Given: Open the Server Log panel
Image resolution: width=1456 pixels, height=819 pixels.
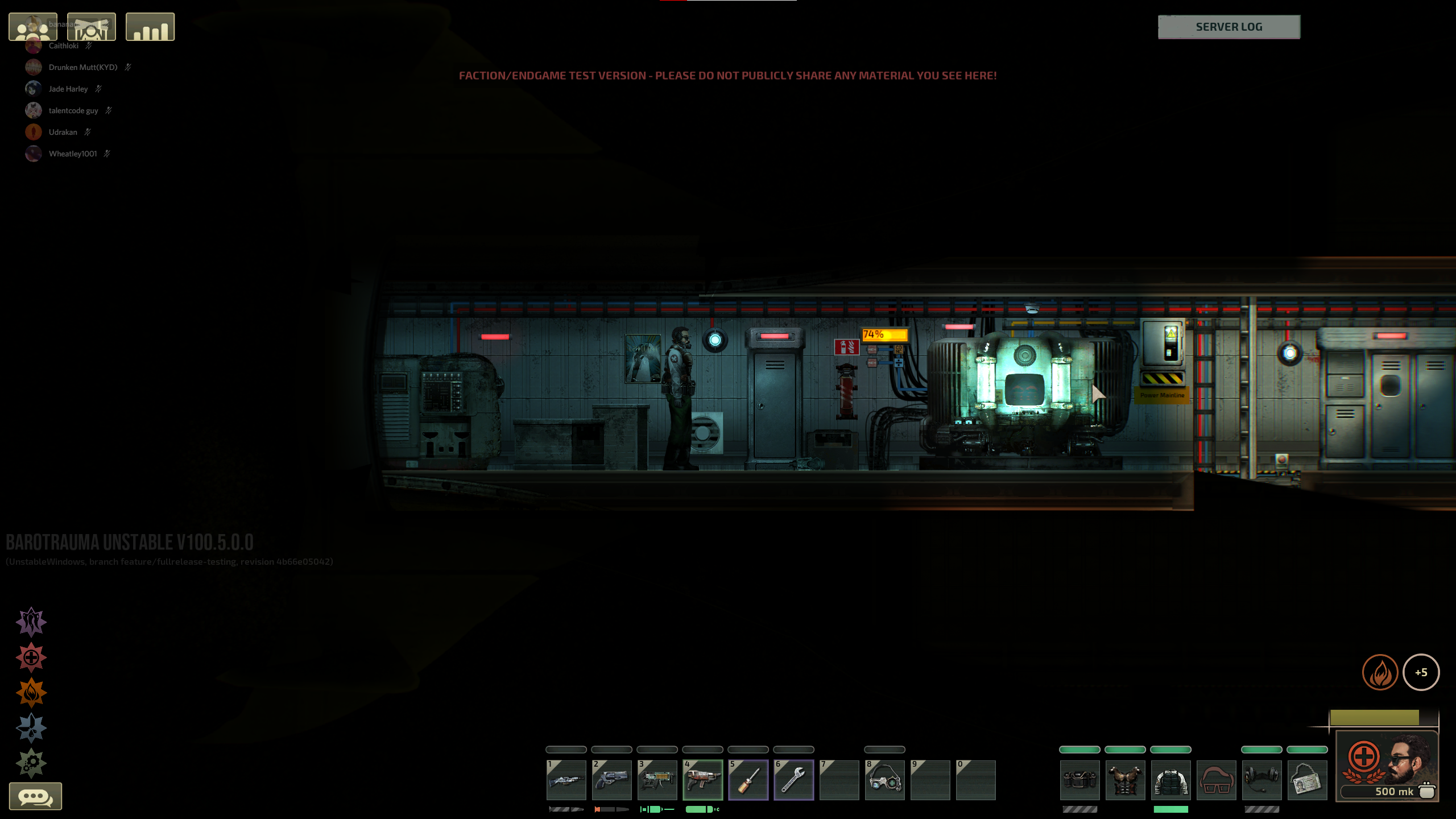Looking at the screenshot, I should (1228, 27).
